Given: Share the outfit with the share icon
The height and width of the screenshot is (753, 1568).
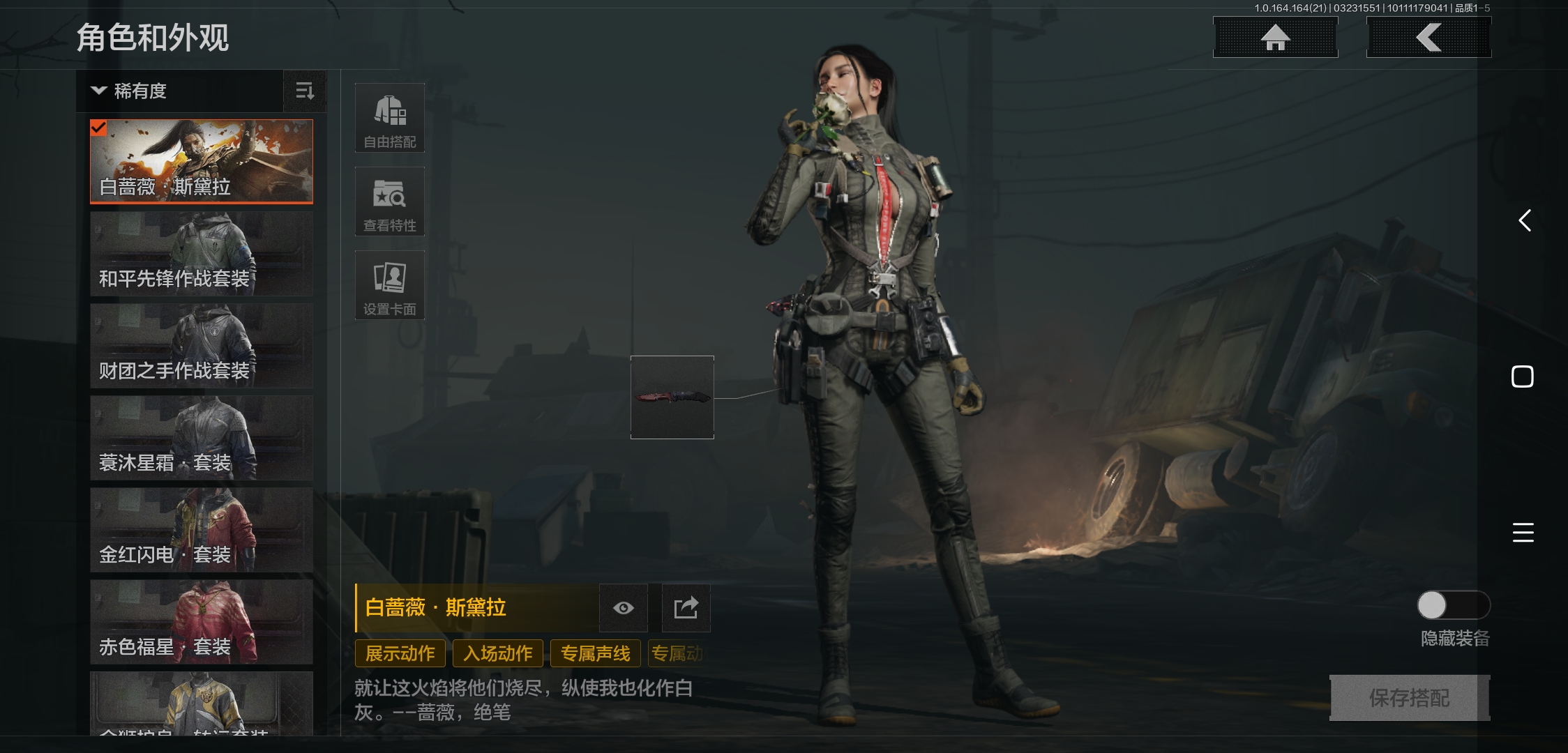Looking at the screenshot, I should (686, 608).
